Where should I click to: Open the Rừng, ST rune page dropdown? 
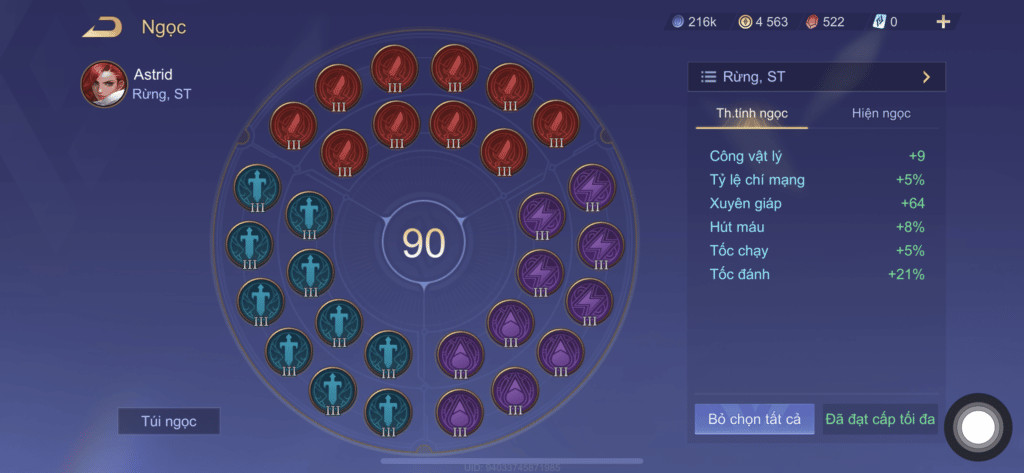point(816,77)
